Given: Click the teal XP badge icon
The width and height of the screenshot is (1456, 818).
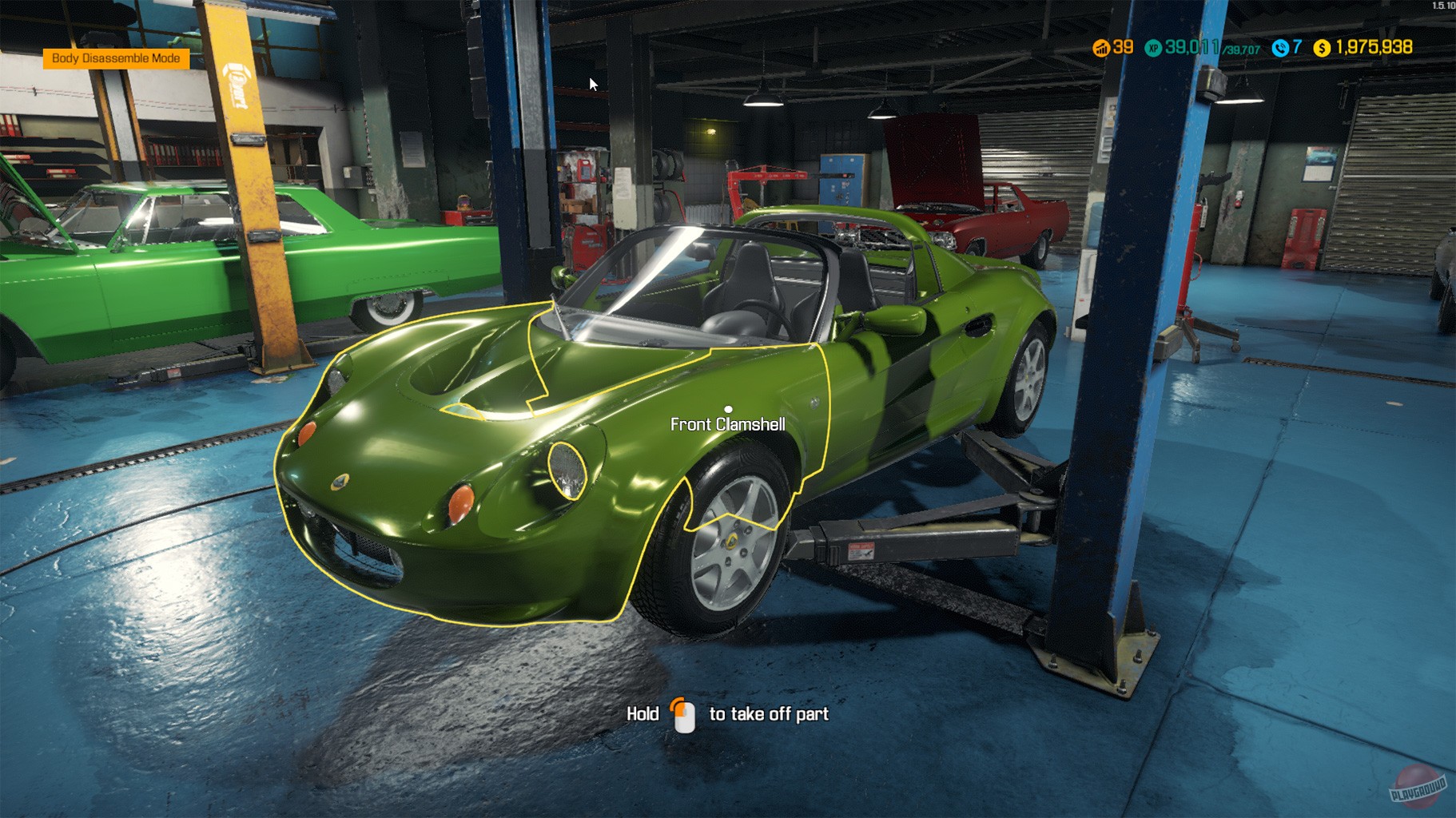Looking at the screenshot, I should tap(1153, 48).
